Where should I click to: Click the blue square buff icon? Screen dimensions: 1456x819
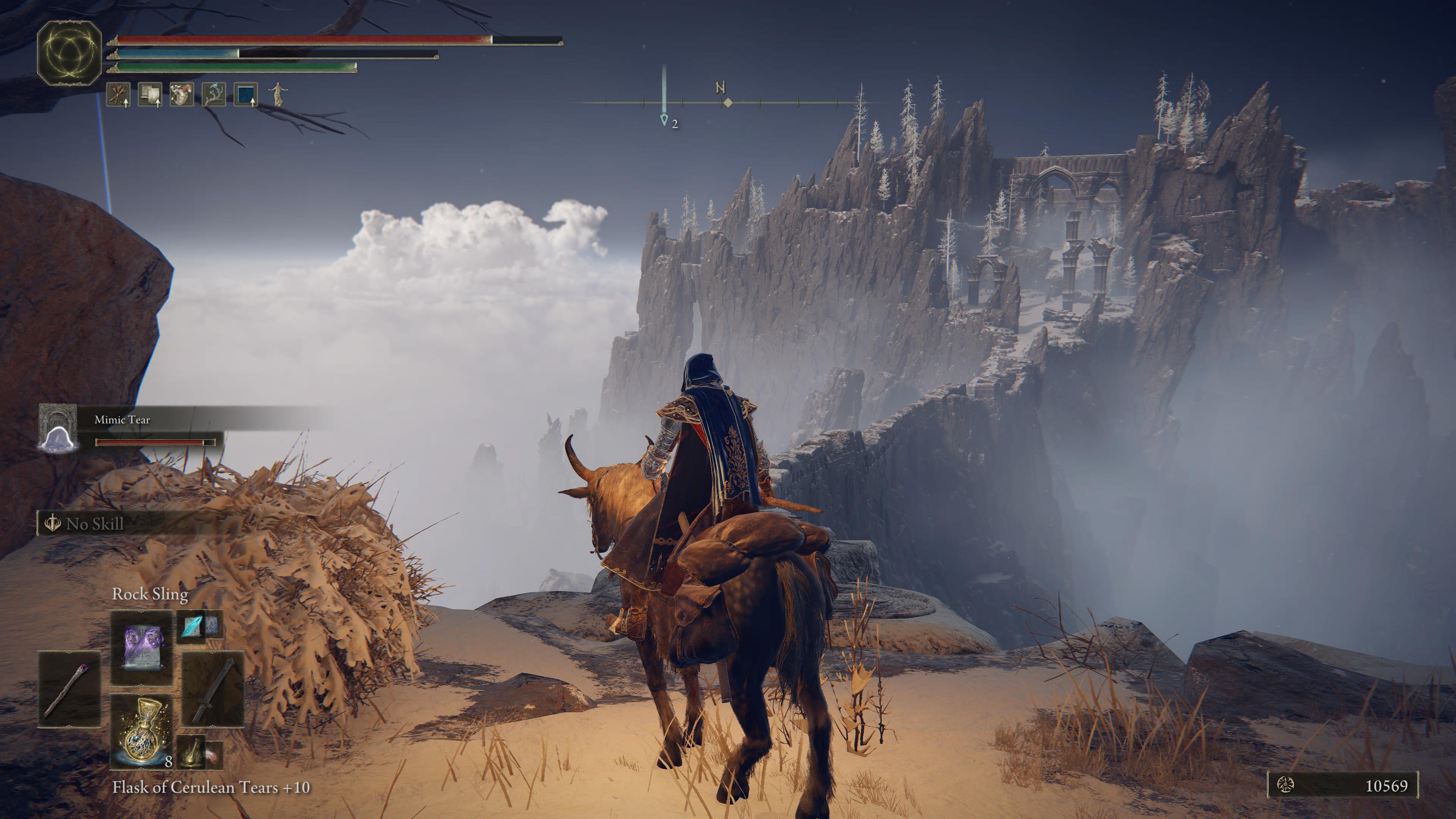coord(246,94)
